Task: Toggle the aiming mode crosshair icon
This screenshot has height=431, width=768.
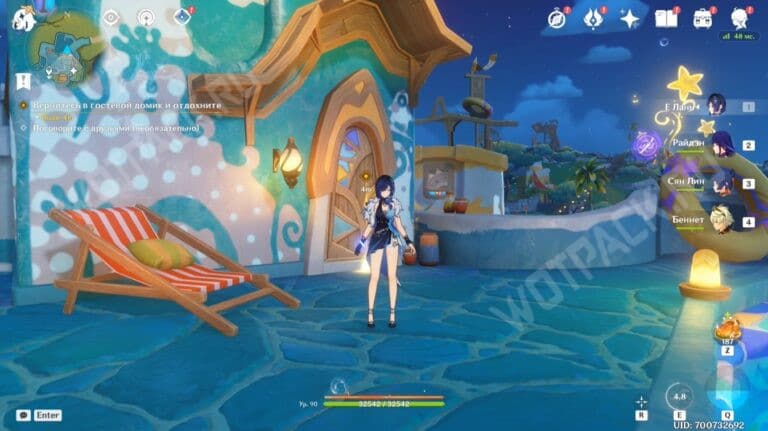Action: [x=641, y=401]
